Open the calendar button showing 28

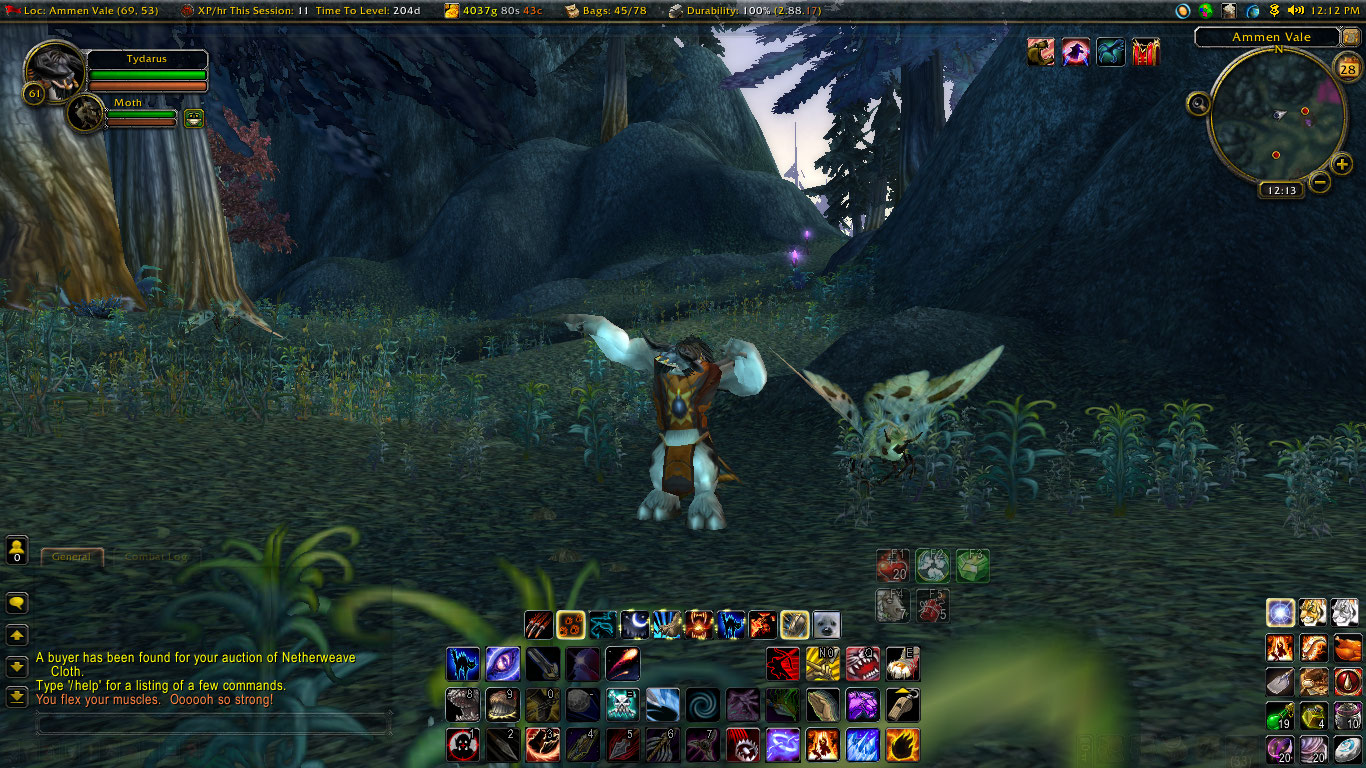[1347, 69]
